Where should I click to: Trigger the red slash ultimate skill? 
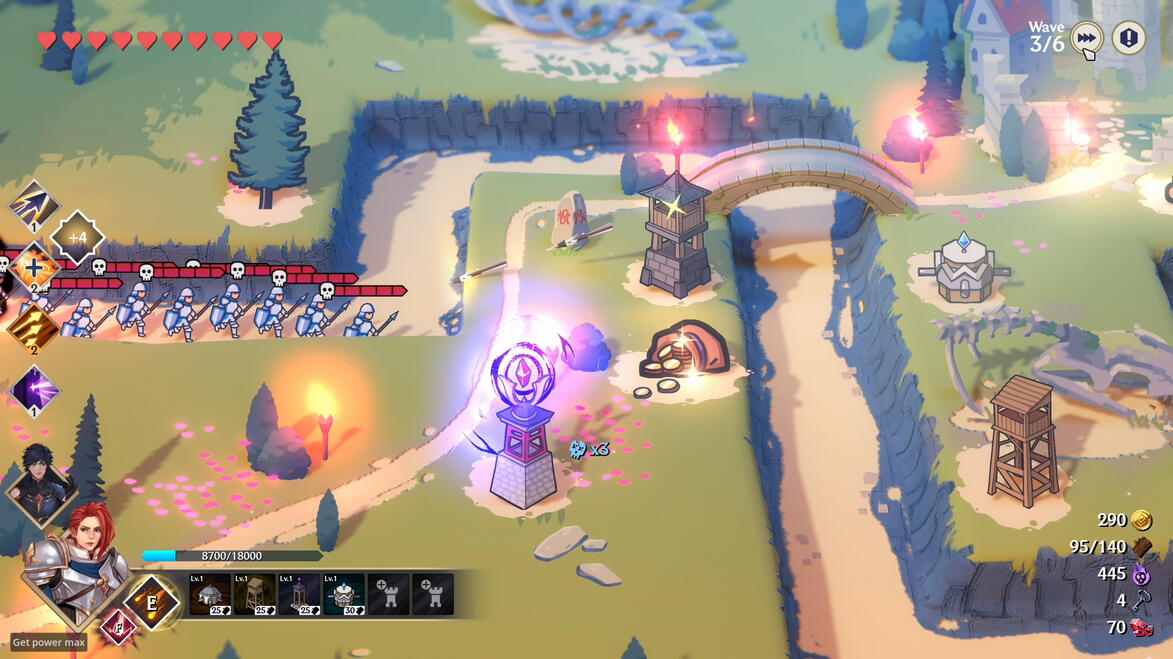click(x=117, y=626)
